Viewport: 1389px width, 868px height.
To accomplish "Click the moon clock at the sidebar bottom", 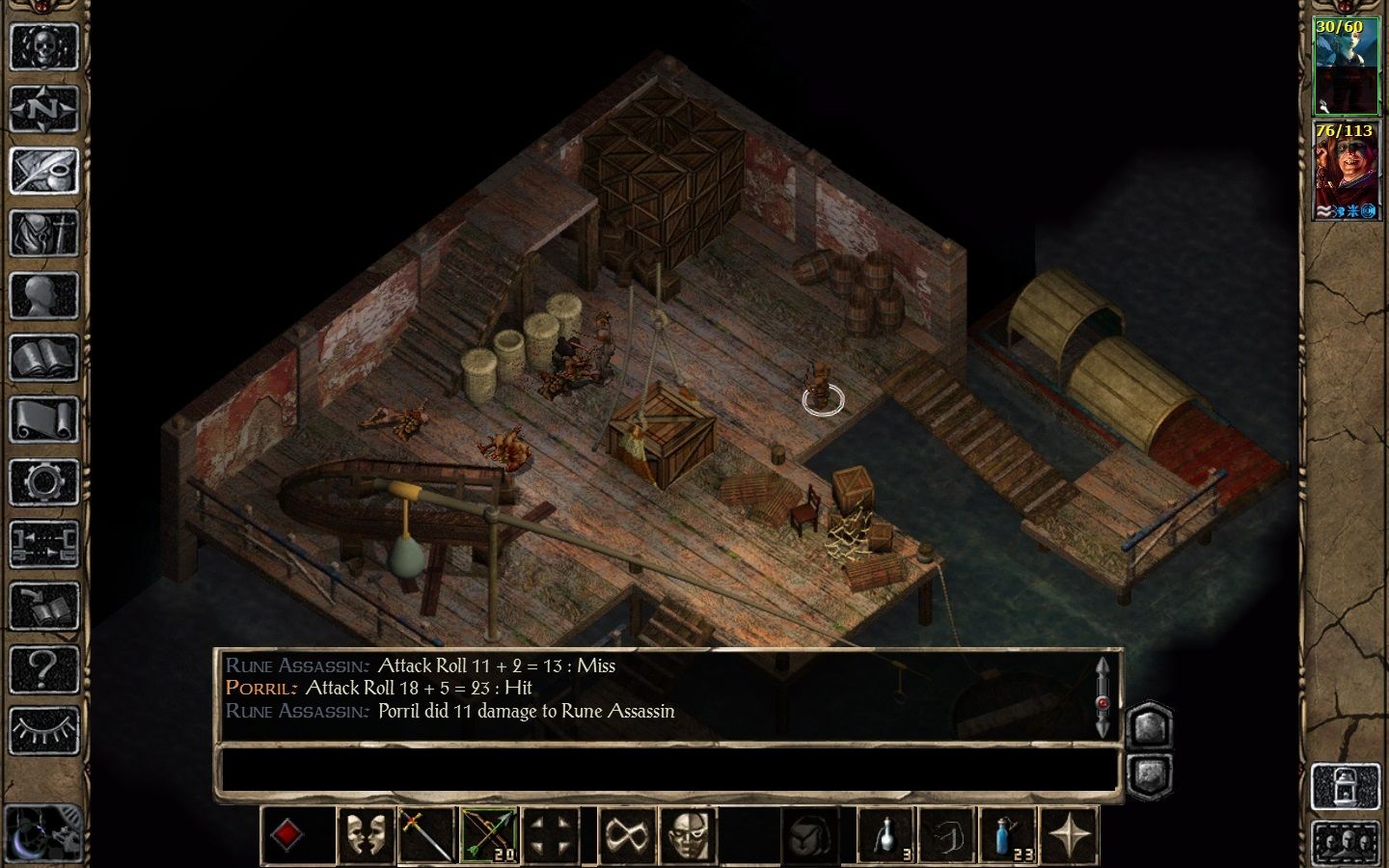I will (x=43, y=829).
